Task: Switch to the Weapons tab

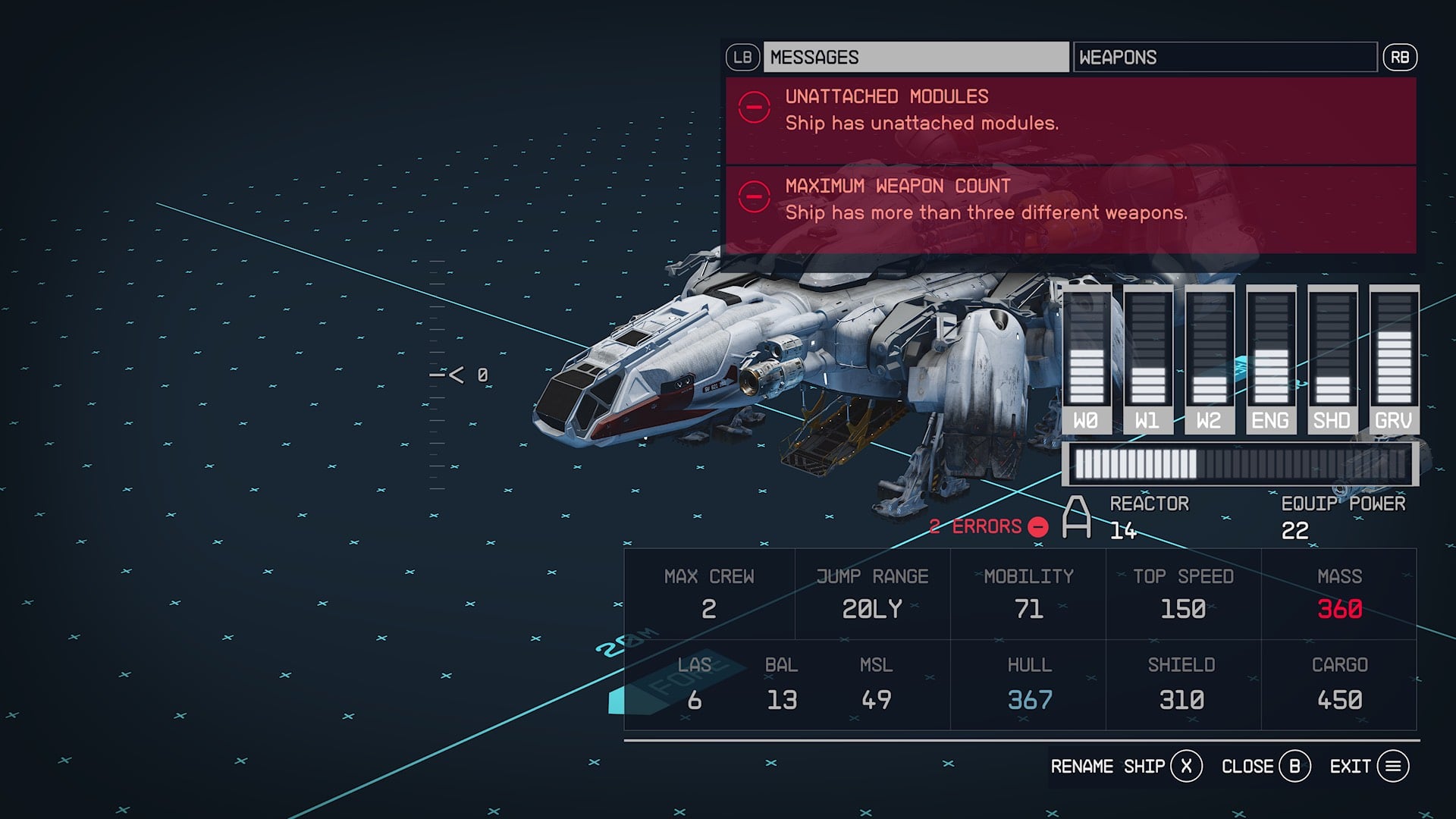Action: tap(1224, 58)
